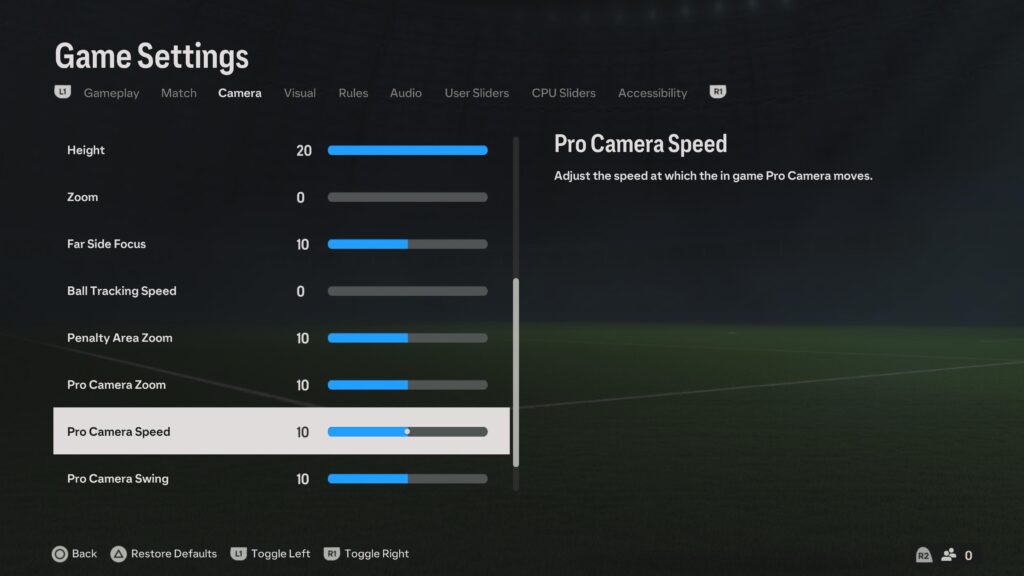Screen dimensions: 1024x576
Task: Go to the Visual tab
Action: click(x=299, y=93)
